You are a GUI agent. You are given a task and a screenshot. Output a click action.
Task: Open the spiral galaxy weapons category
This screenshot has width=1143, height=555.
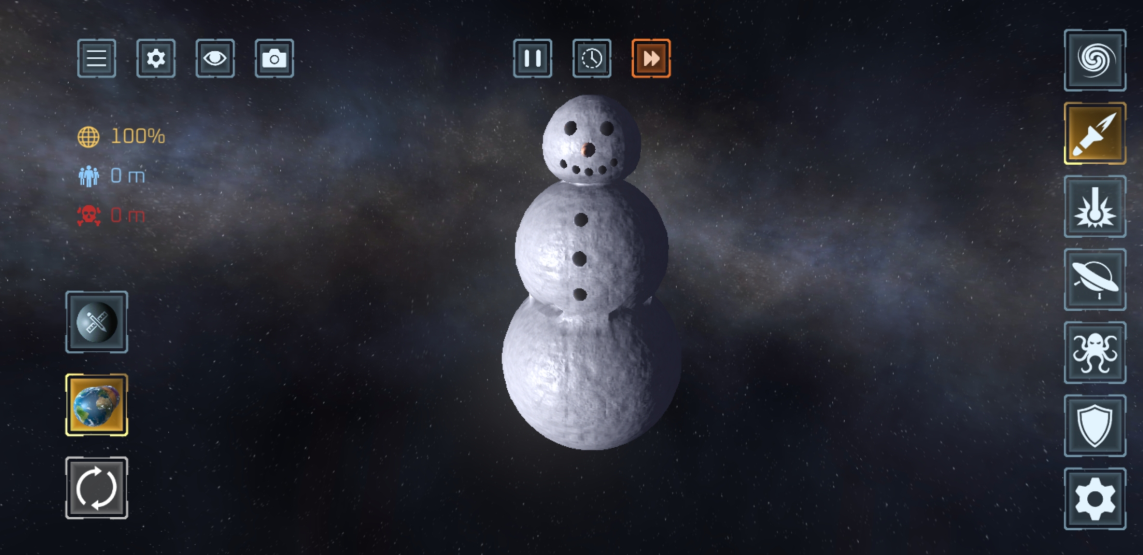pos(1094,60)
